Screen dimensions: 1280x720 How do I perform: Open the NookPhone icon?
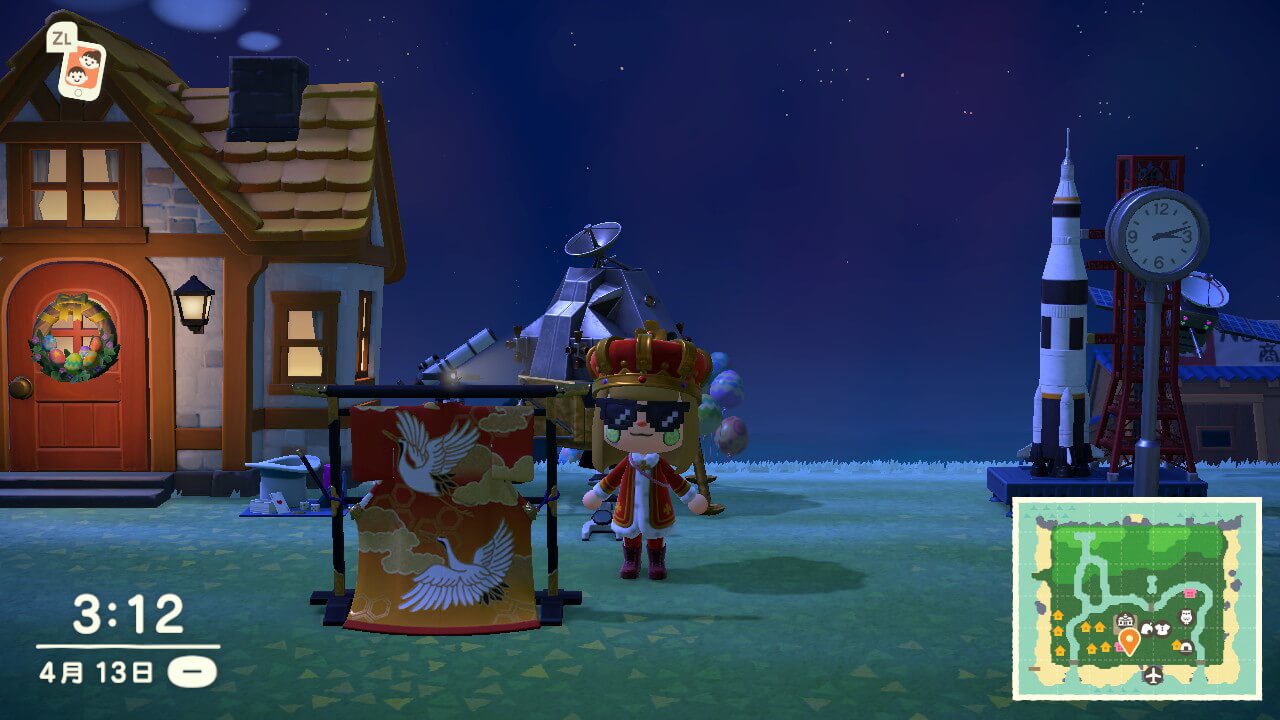point(80,66)
